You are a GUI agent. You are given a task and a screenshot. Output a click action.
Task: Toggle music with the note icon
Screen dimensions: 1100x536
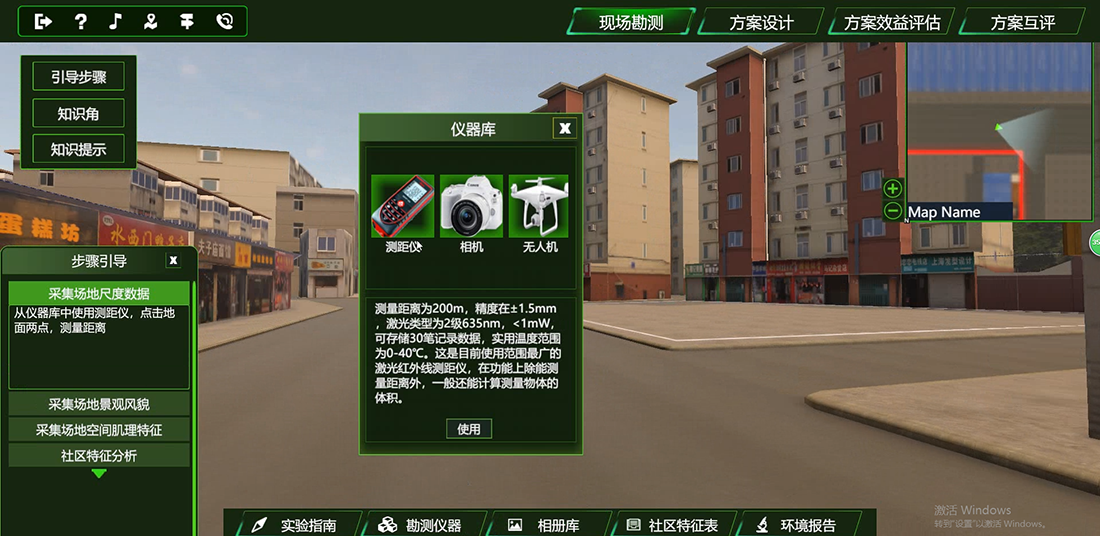[116, 21]
